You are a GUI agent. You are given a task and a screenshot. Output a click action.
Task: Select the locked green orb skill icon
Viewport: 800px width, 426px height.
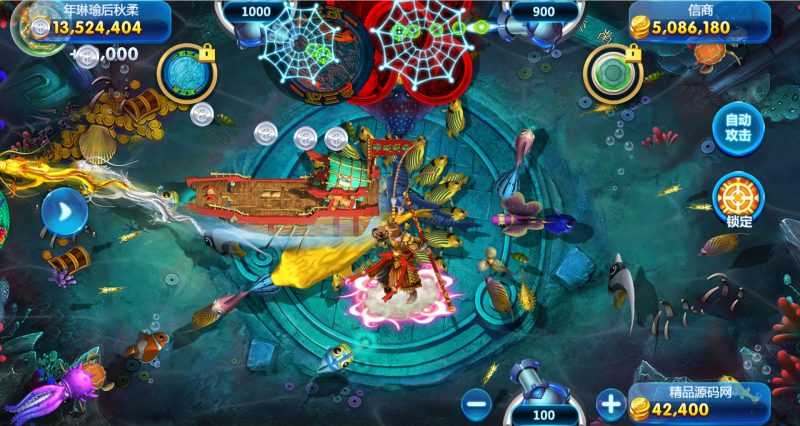point(612,74)
